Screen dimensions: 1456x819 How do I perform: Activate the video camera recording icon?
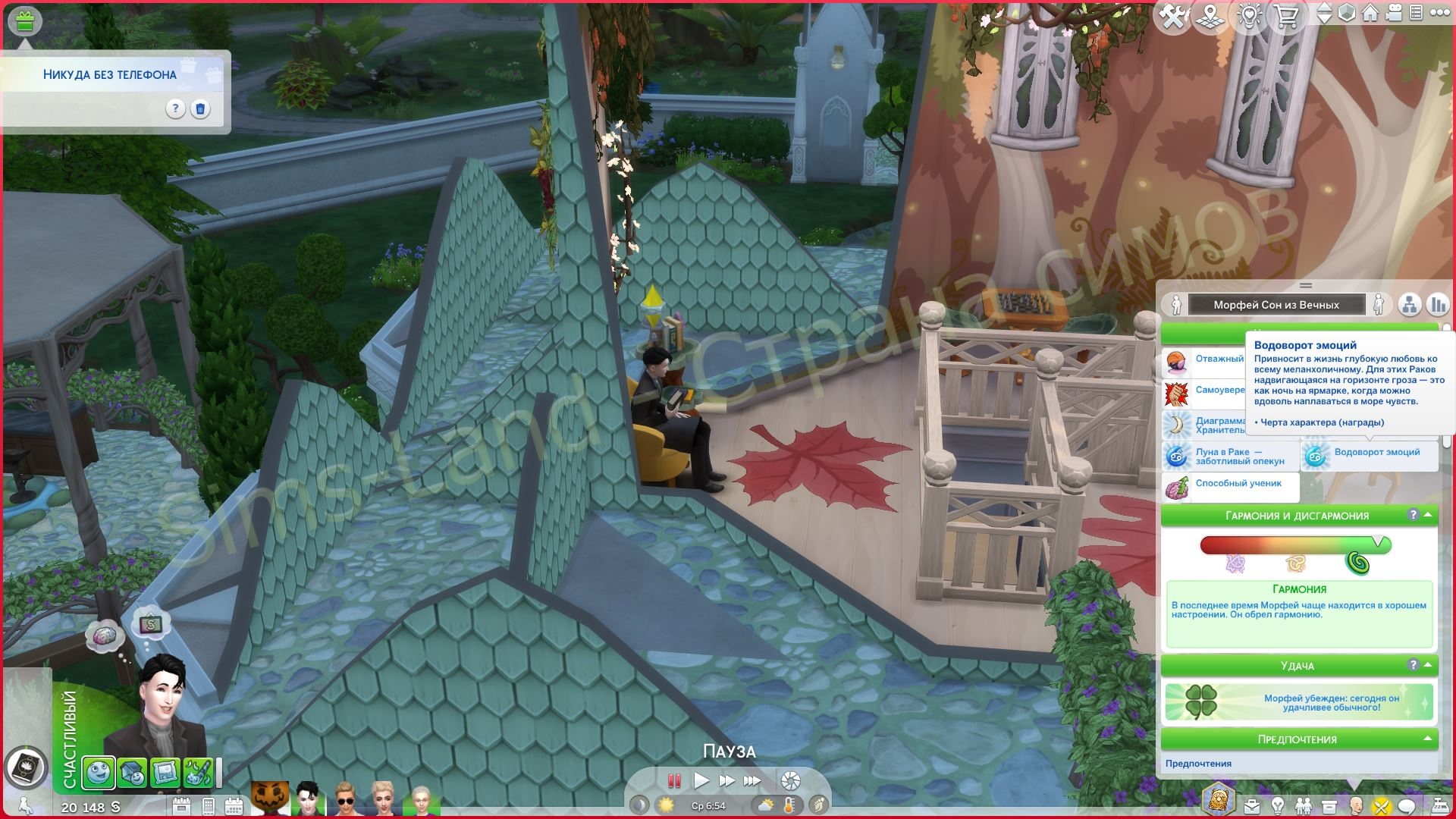click(1394, 13)
